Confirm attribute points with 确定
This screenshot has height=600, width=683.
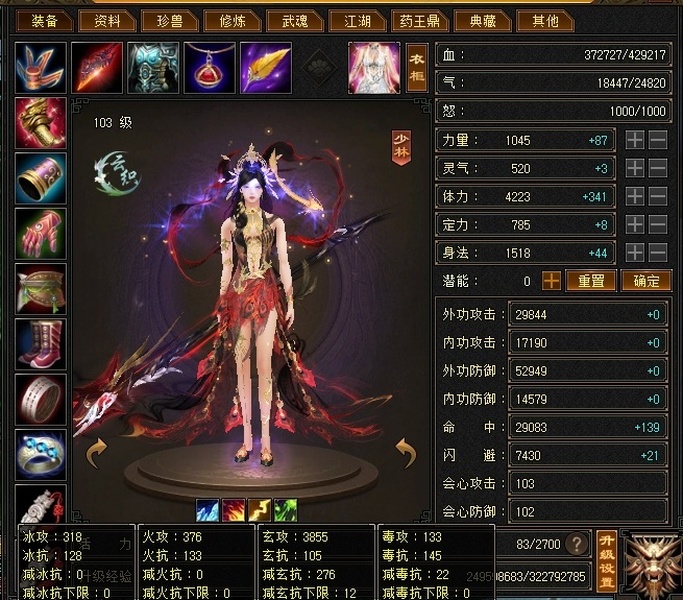pos(645,281)
